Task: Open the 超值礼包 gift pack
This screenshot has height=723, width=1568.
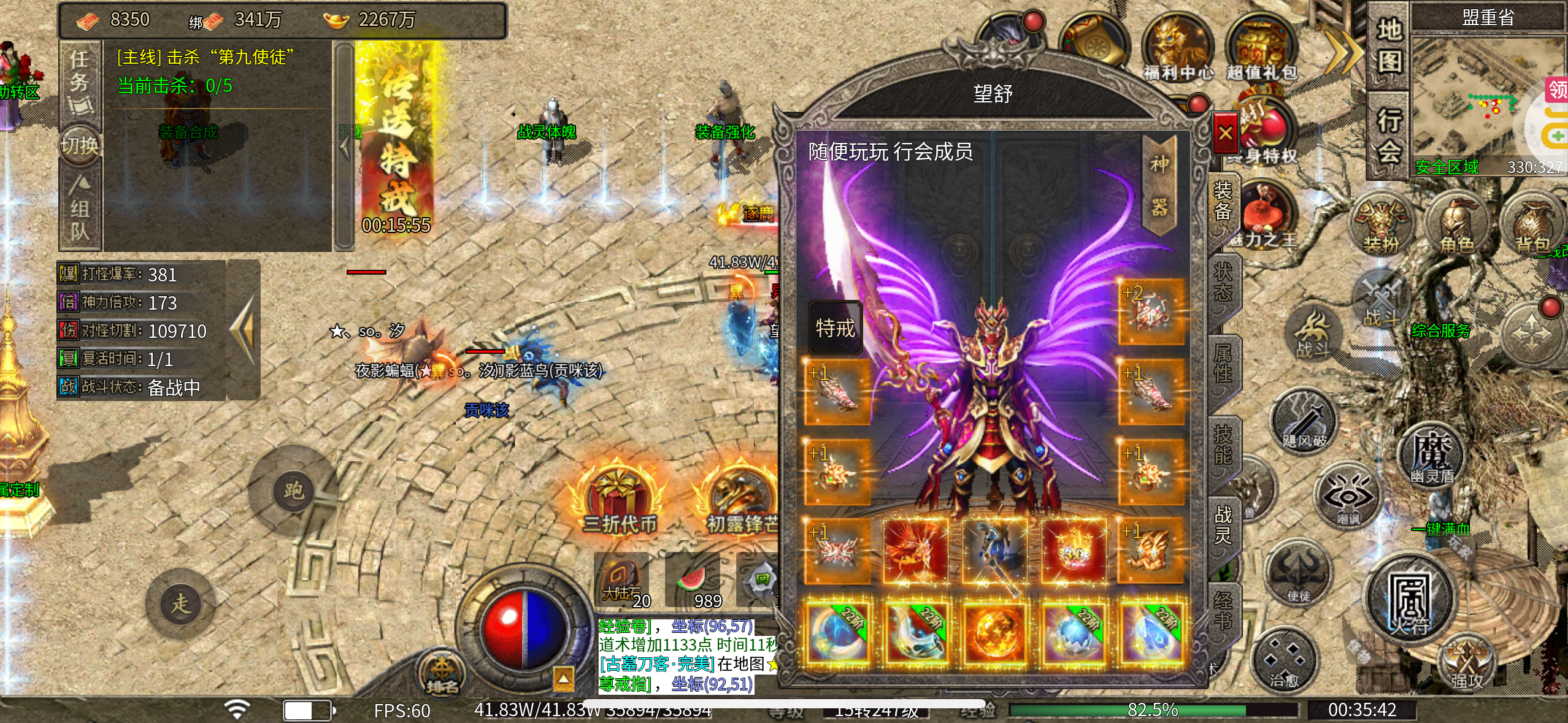Action: tap(1261, 50)
